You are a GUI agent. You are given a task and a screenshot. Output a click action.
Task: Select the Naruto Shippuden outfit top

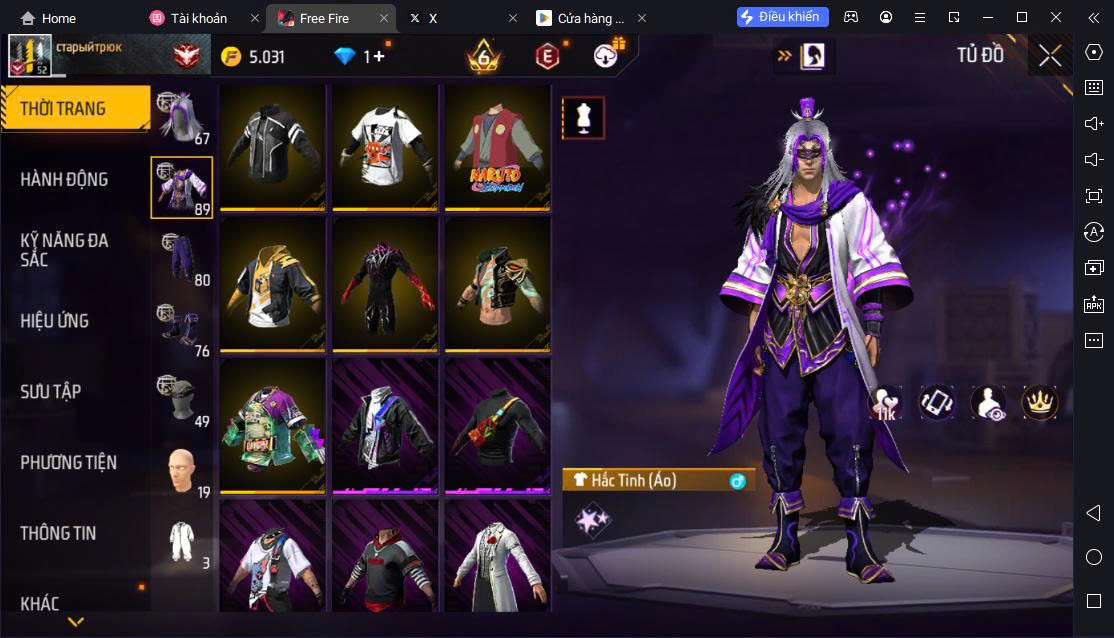[x=497, y=148]
